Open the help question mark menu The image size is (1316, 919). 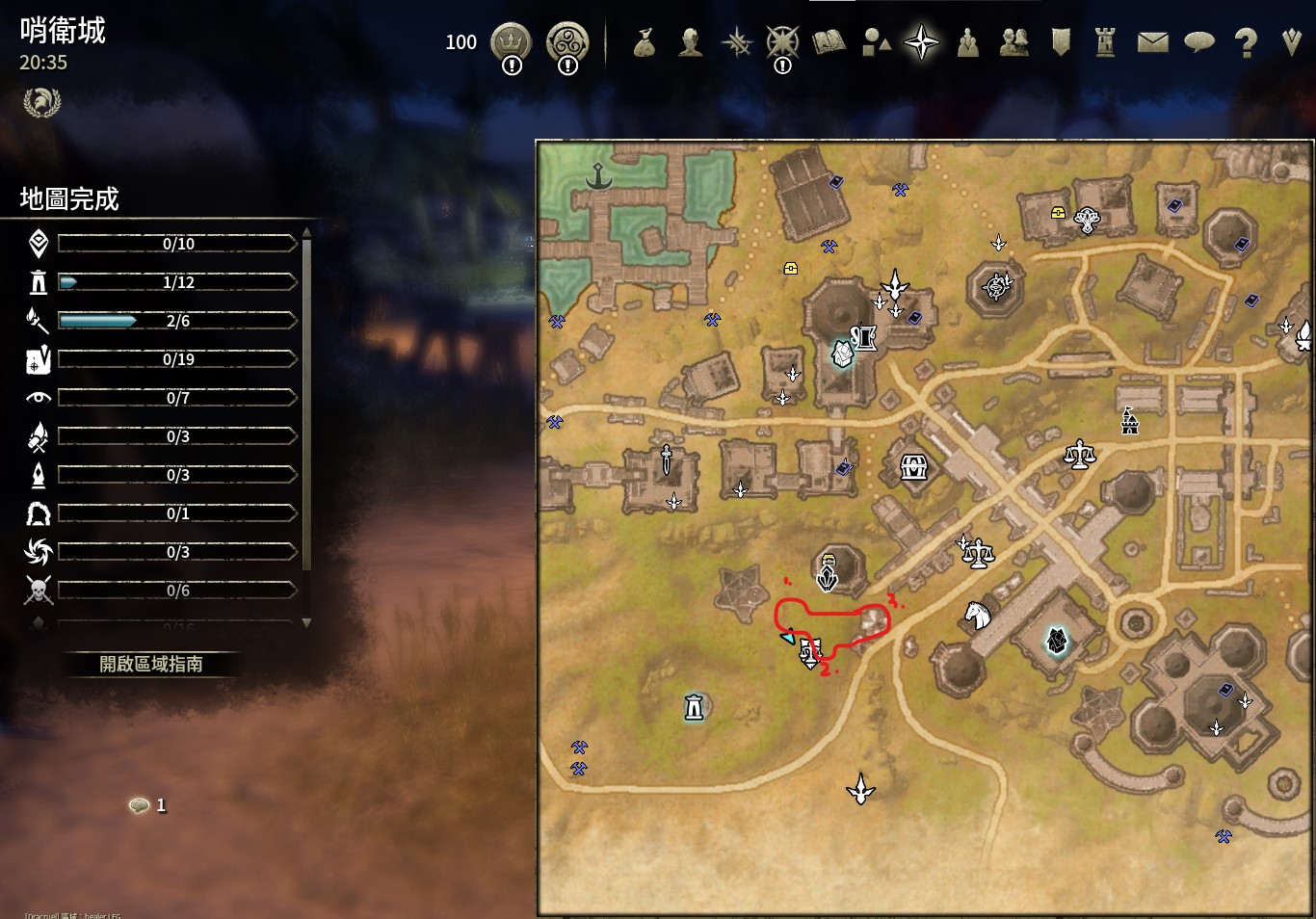coord(1246,43)
